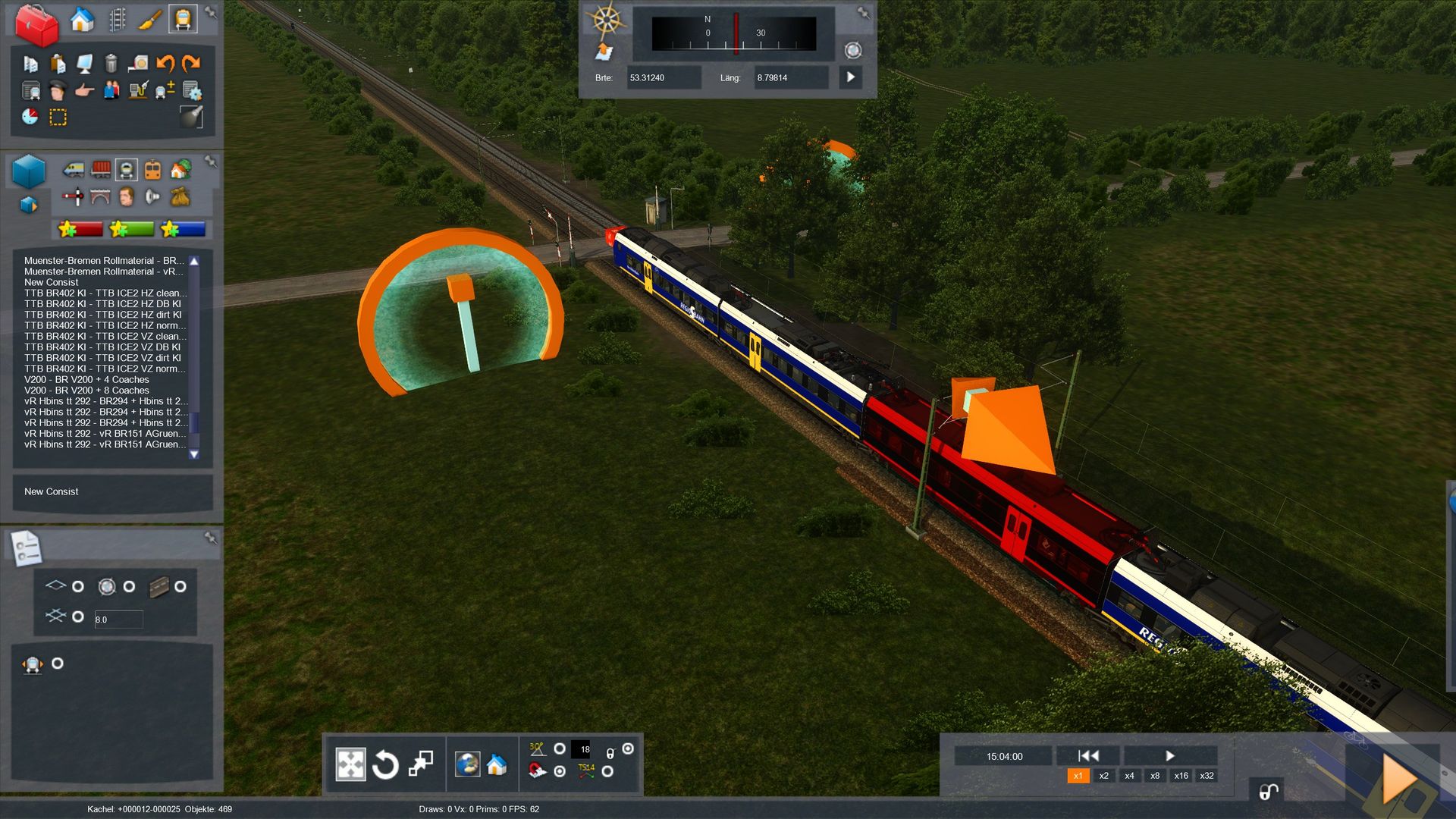The image size is (1456, 819).
Task: Activate the circular rotate arrow tool
Action: (x=385, y=764)
